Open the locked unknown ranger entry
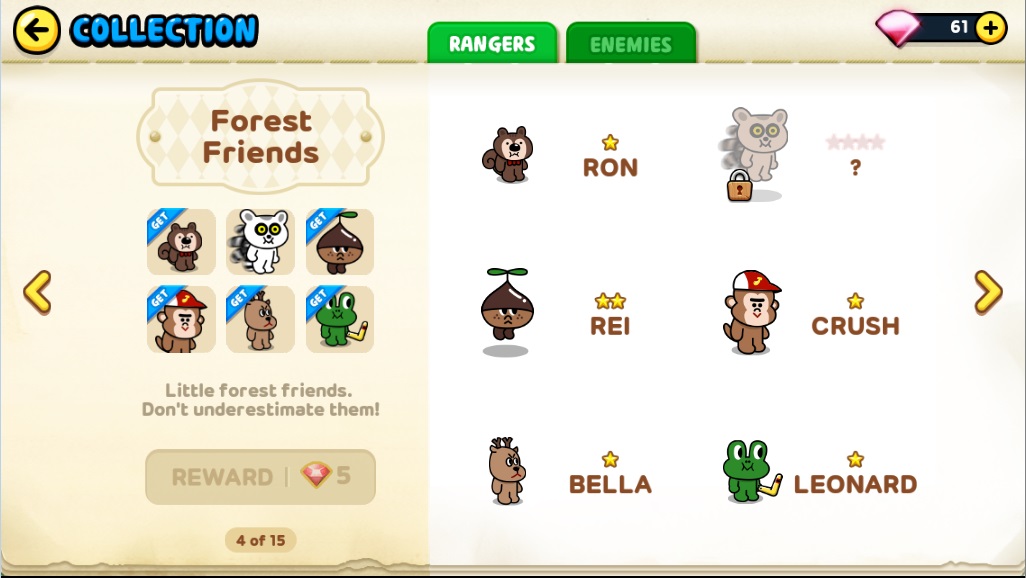 [x=800, y=157]
